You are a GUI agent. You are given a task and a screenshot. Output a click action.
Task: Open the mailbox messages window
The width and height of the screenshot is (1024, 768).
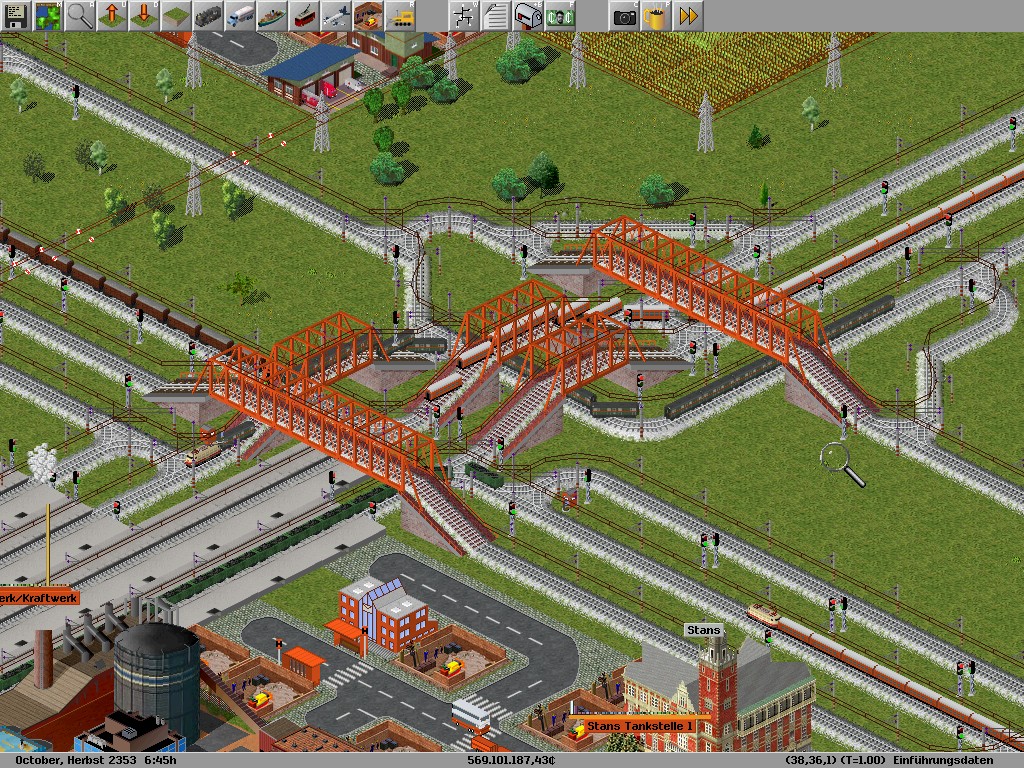tap(527, 15)
